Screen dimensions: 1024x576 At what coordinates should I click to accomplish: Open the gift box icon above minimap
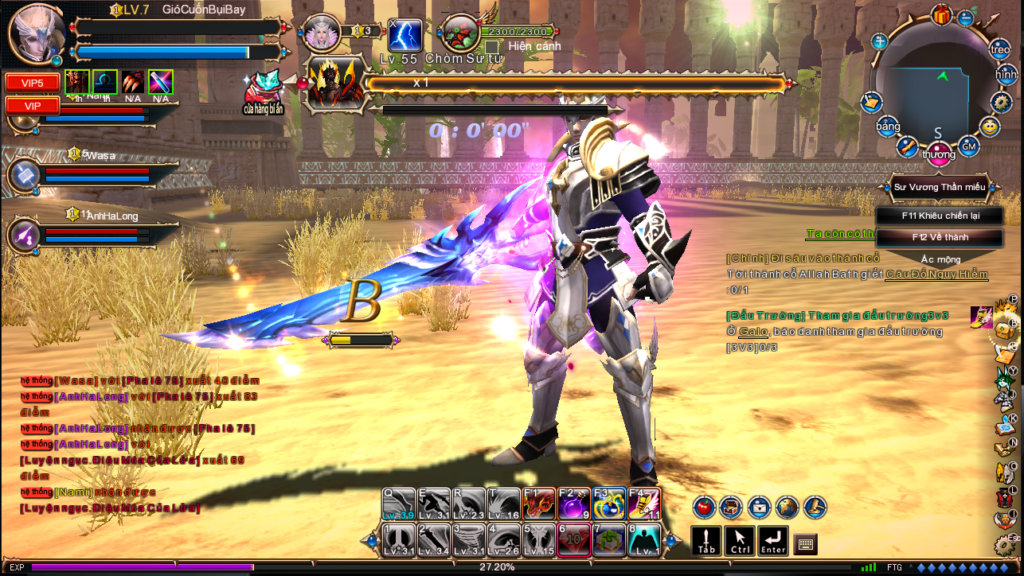[941, 15]
